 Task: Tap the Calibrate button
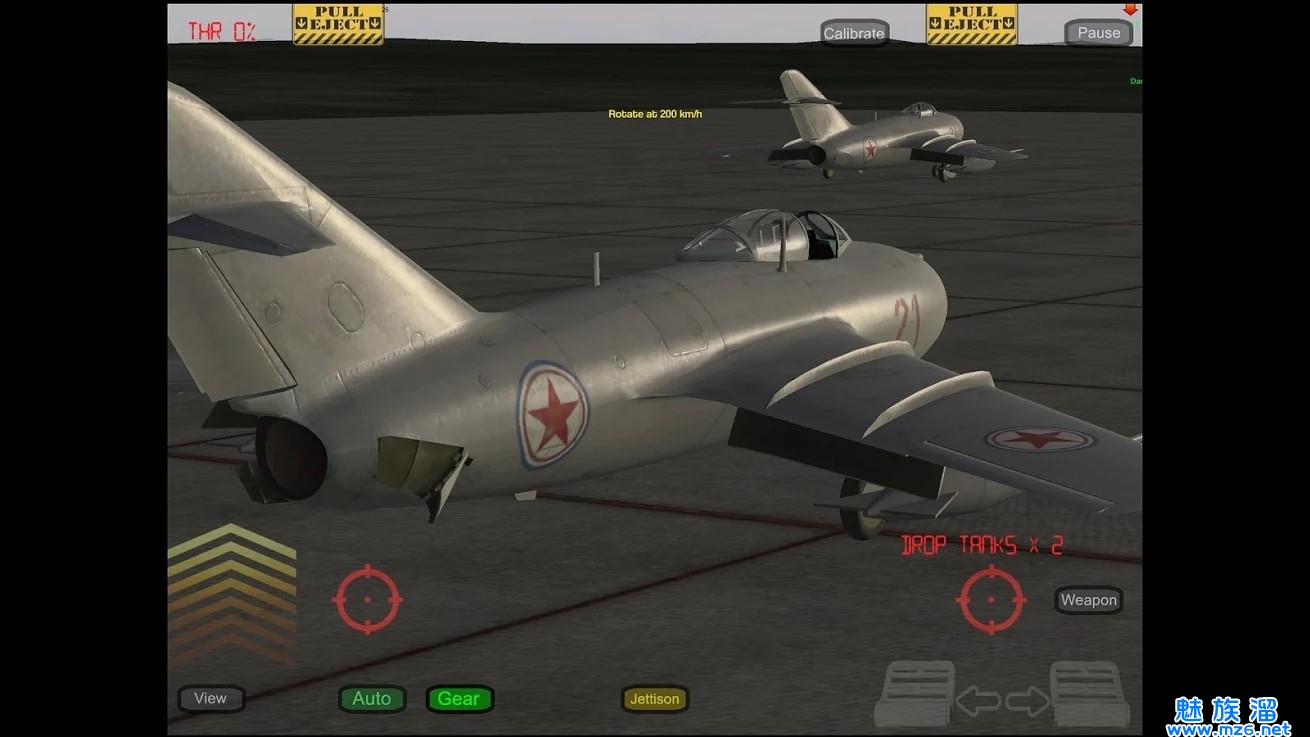point(854,33)
